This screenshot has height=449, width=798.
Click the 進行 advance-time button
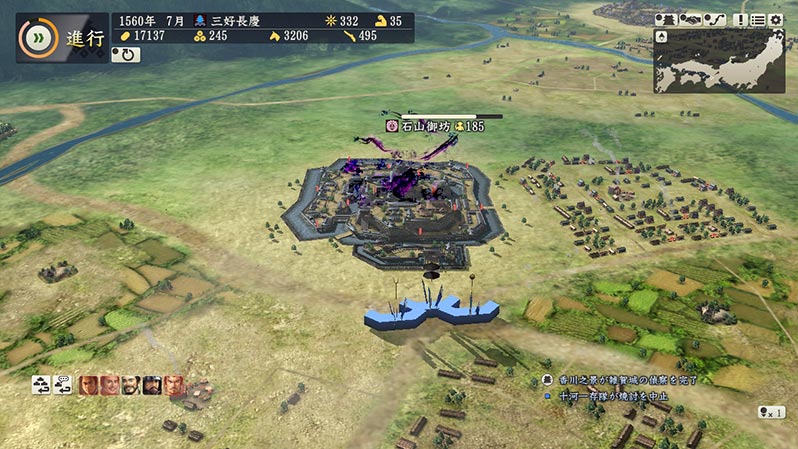point(60,38)
